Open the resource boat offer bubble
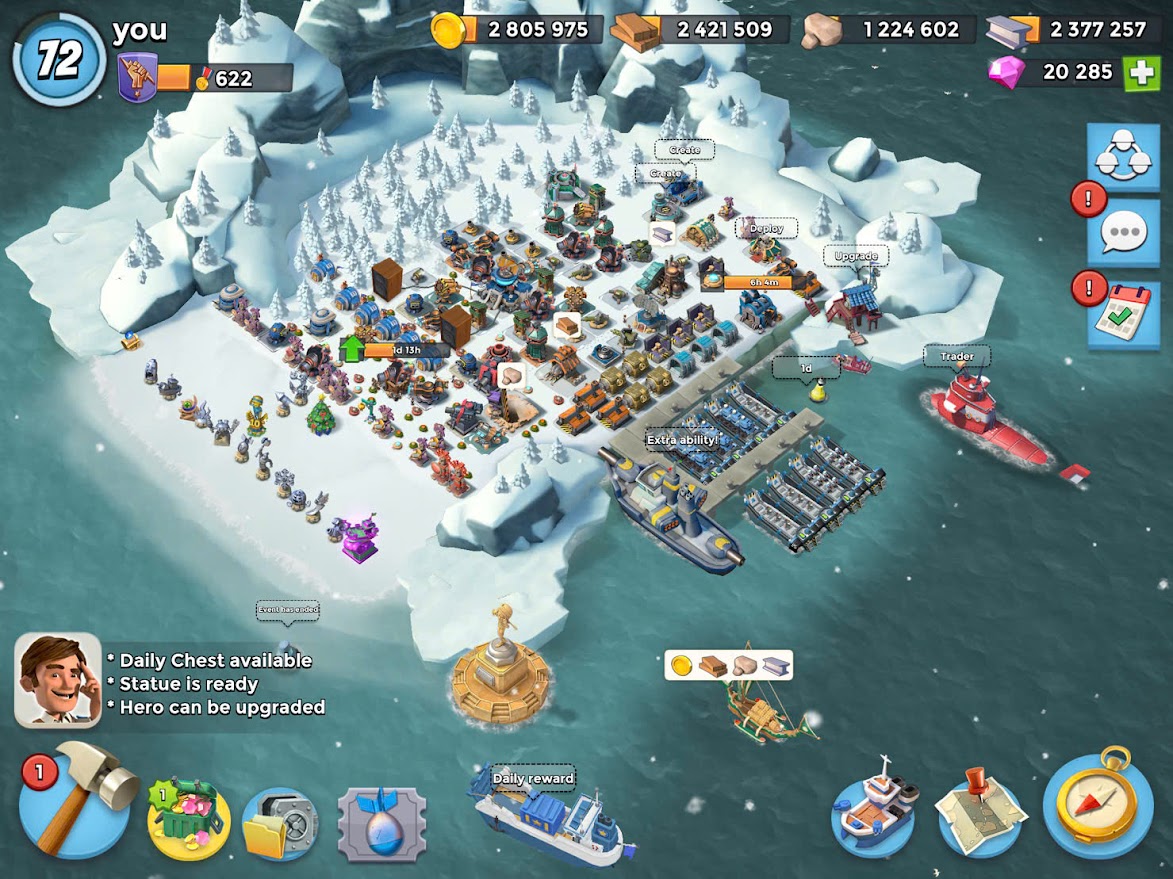Image resolution: width=1173 pixels, height=879 pixels. 728,665
